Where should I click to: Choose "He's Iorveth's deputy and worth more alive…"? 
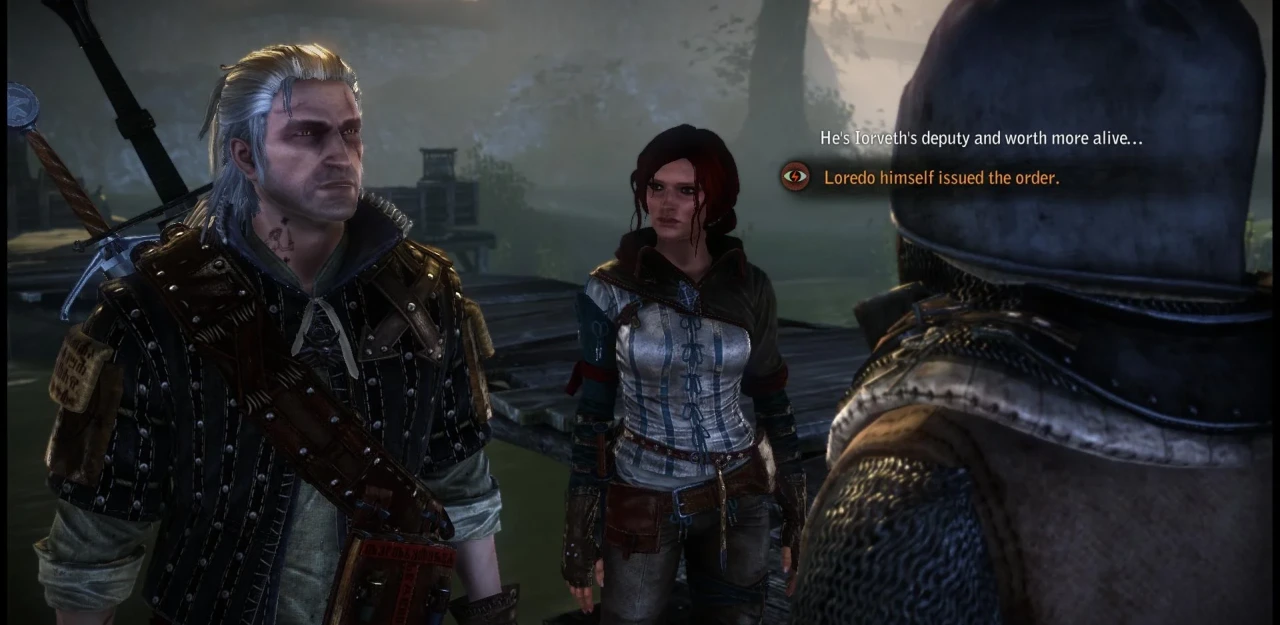coord(980,139)
